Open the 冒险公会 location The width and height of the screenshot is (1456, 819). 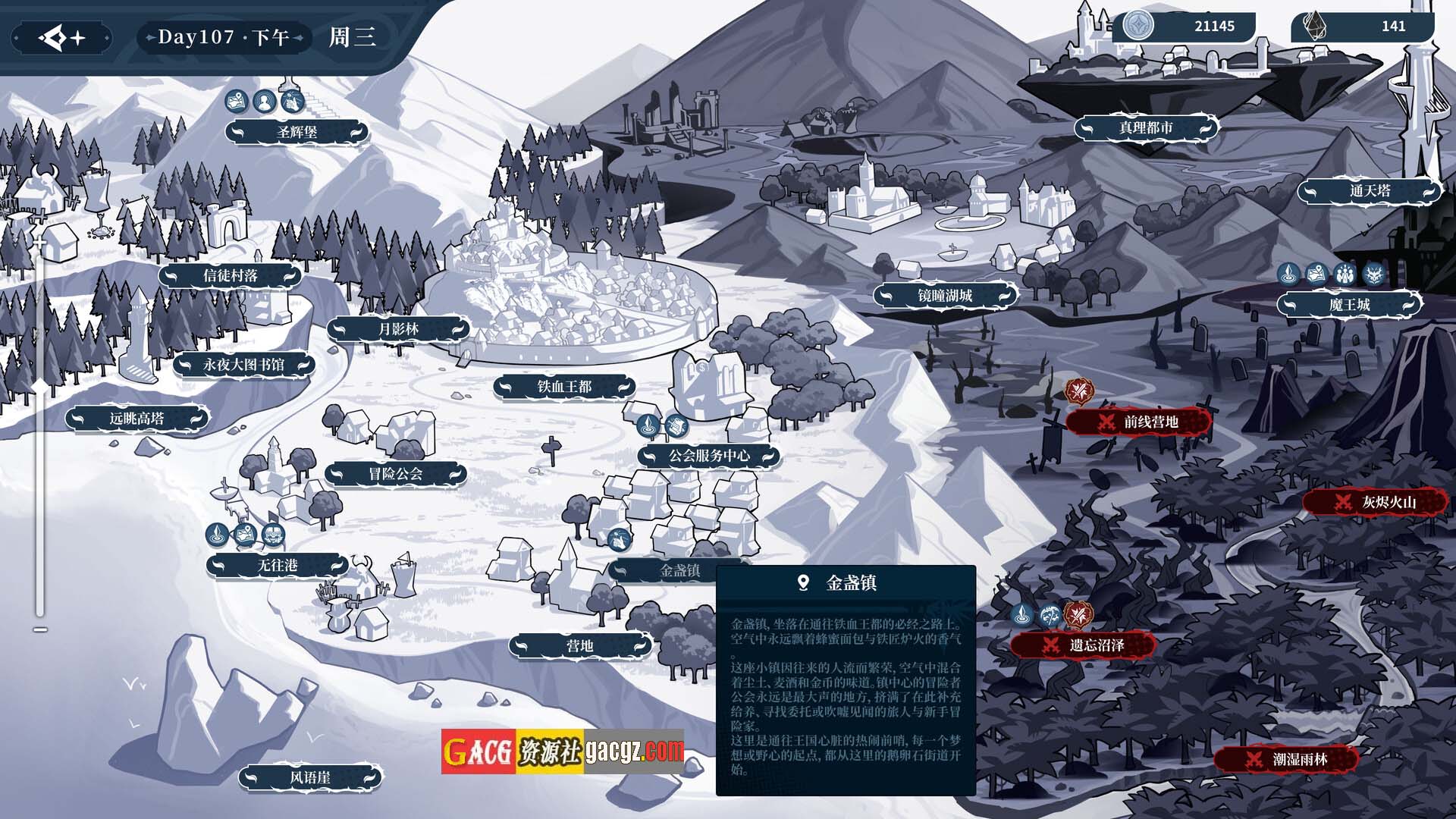pos(395,474)
